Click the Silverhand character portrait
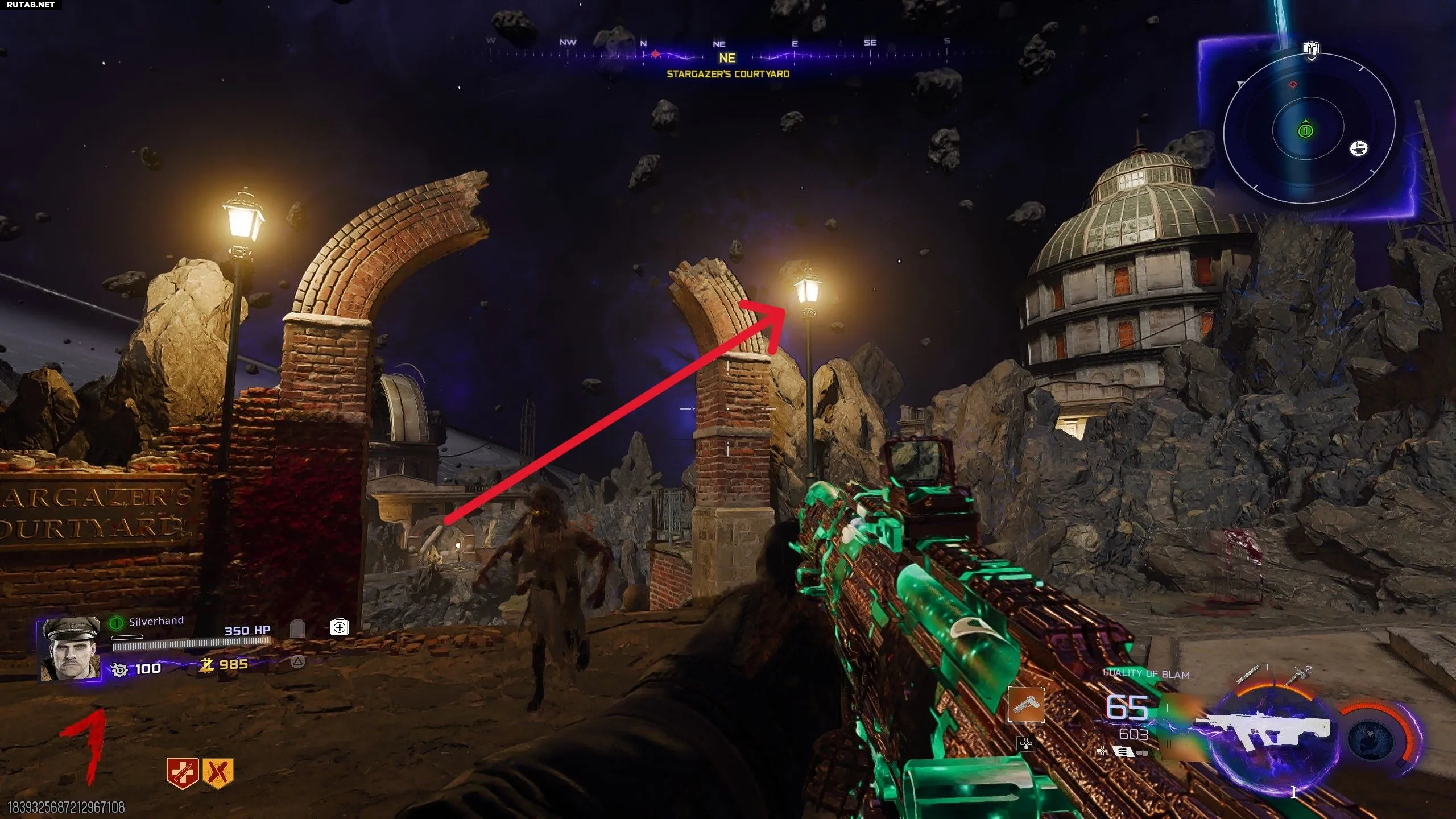The image size is (1456, 819). [x=69, y=649]
